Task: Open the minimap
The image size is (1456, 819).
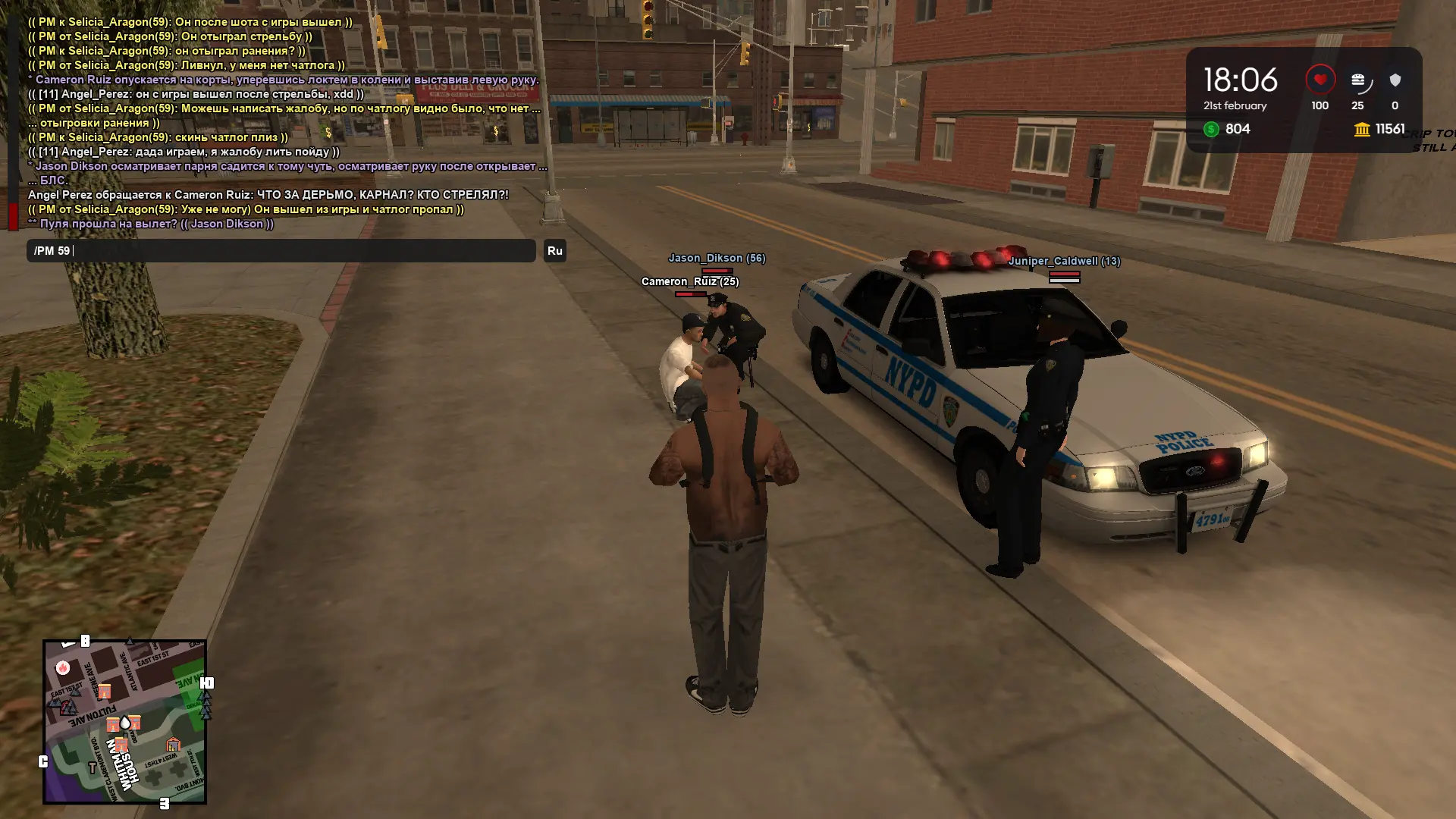Action: (125, 721)
